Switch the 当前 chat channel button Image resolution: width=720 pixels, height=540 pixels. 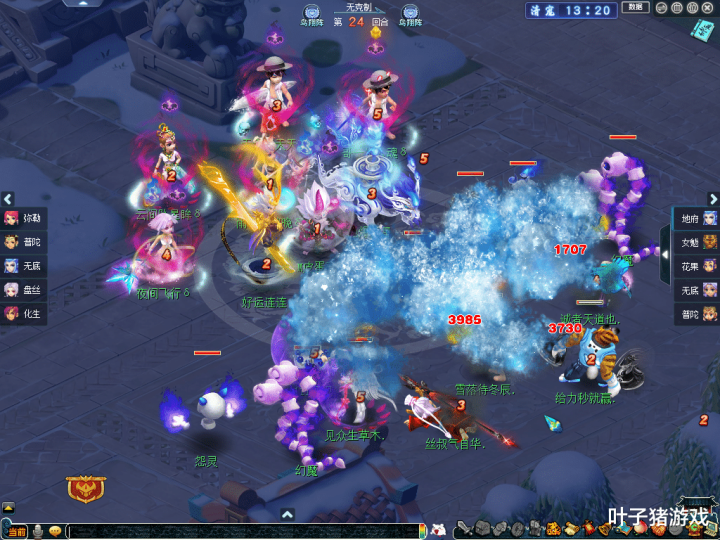click(18, 531)
